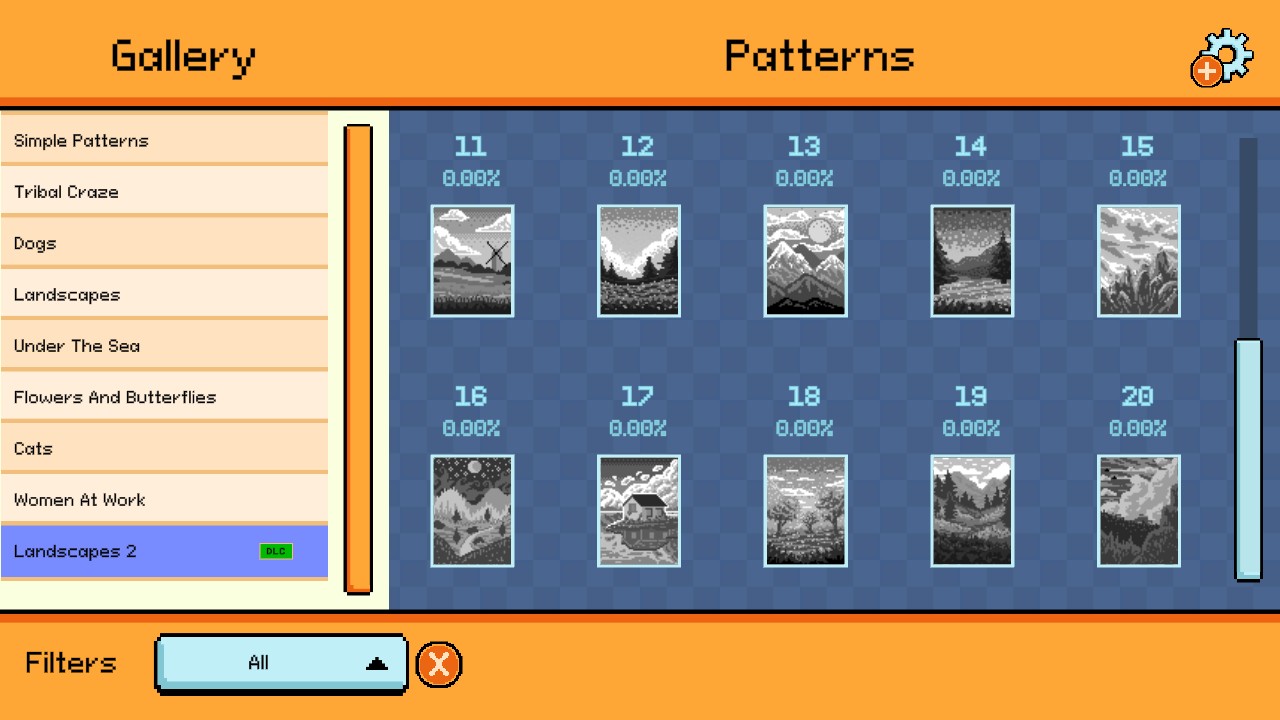Select the Women At Work pack

click(165, 499)
